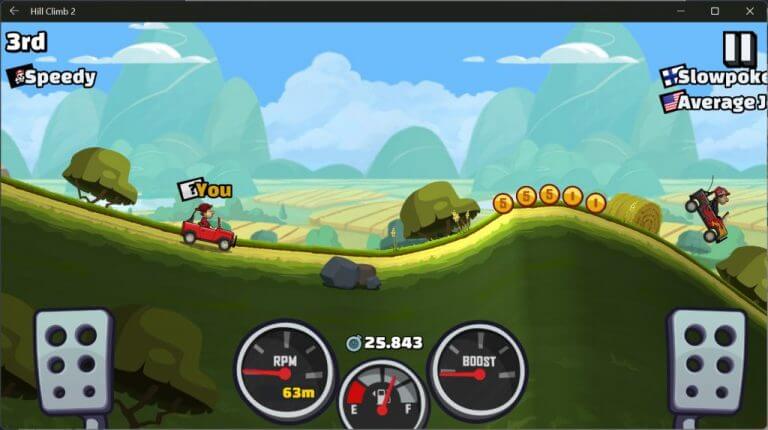Minimize the game window
The height and width of the screenshot is (430, 768).
(681, 10)
